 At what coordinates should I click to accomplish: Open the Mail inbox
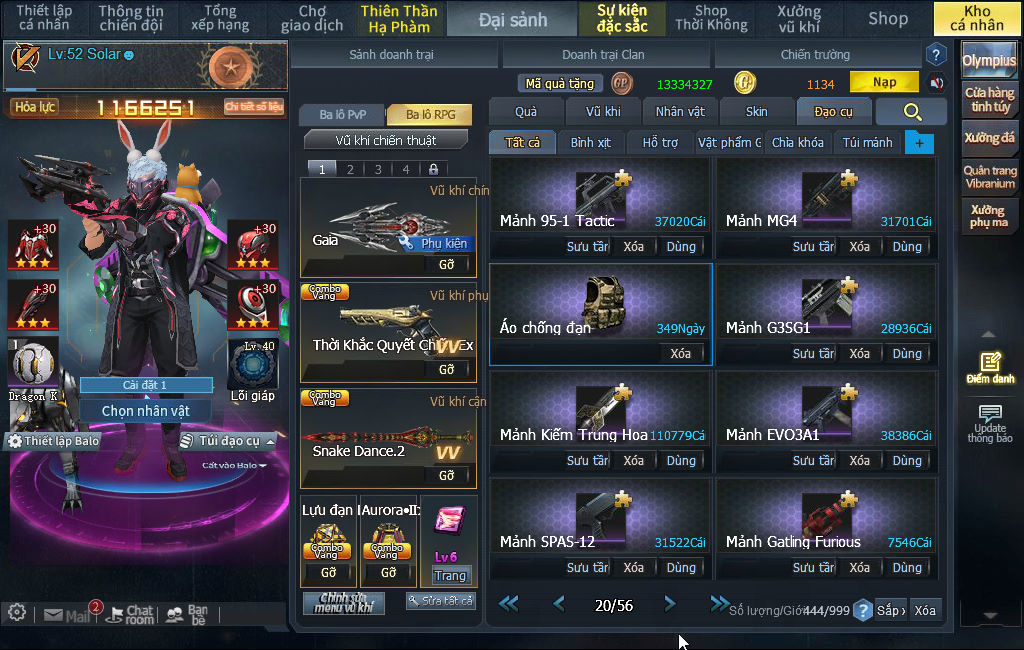tap(68, 614)
